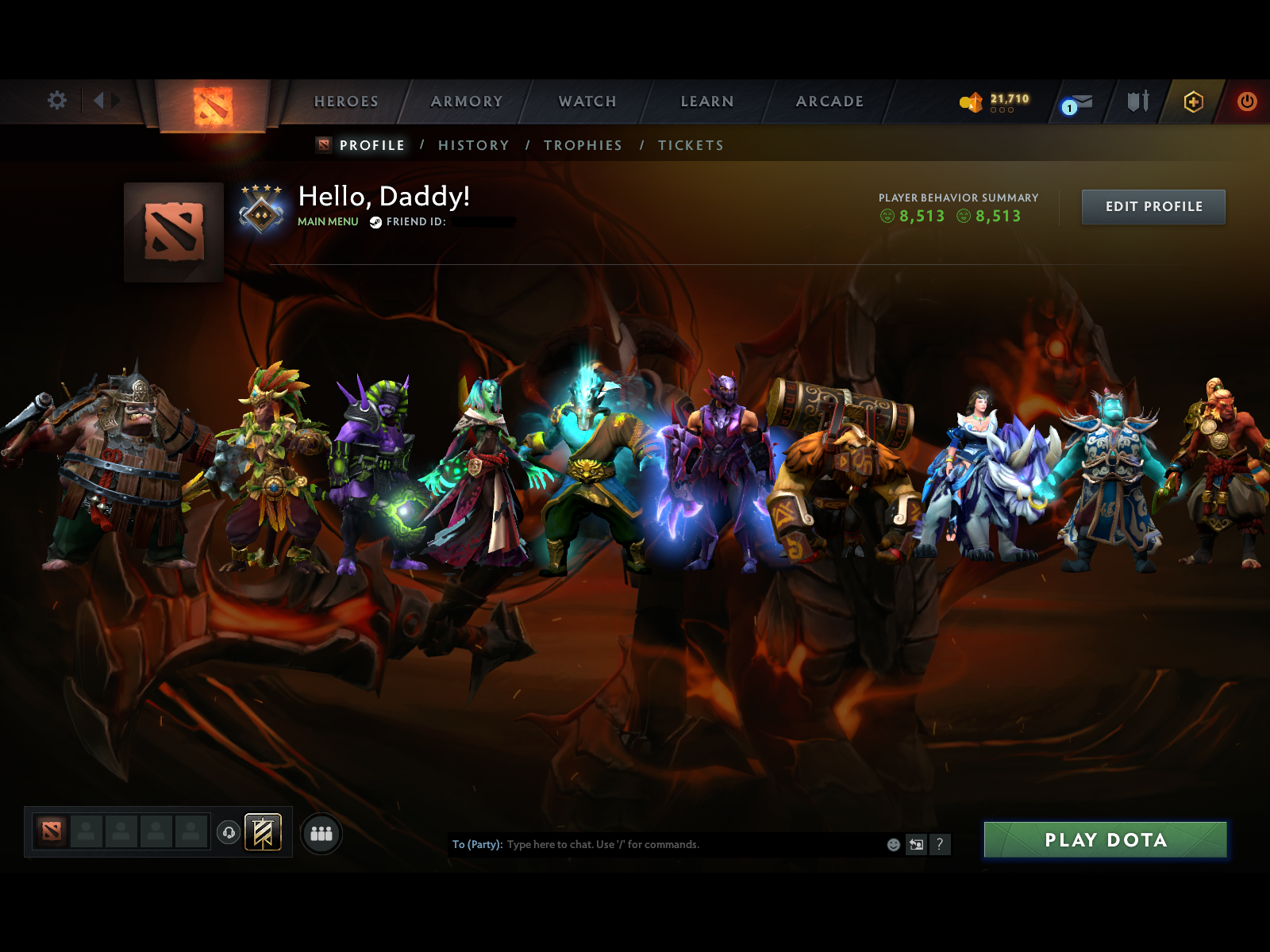The width and height of the screenshot is (1270, 952).
Task: Click the PLAY DOTA button
Action: tap(1105, 840)
